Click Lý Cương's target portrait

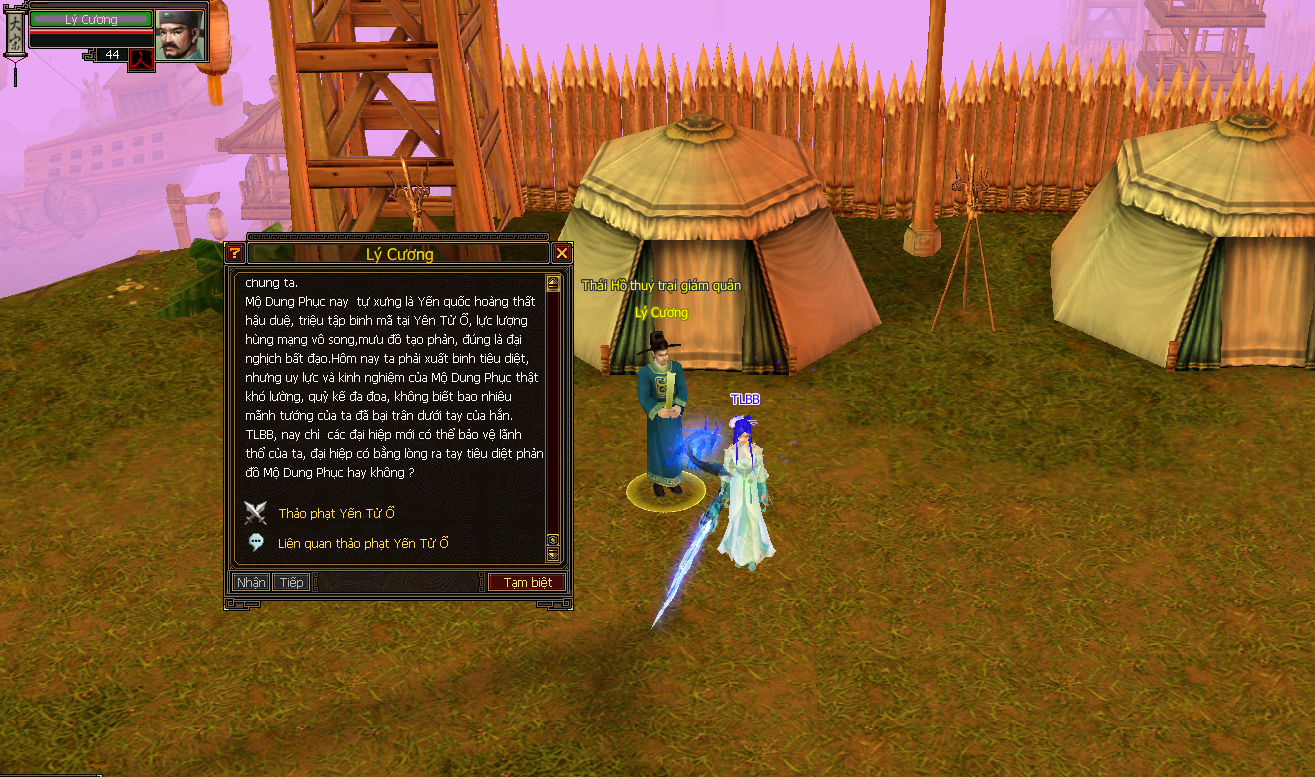(180, 34)
